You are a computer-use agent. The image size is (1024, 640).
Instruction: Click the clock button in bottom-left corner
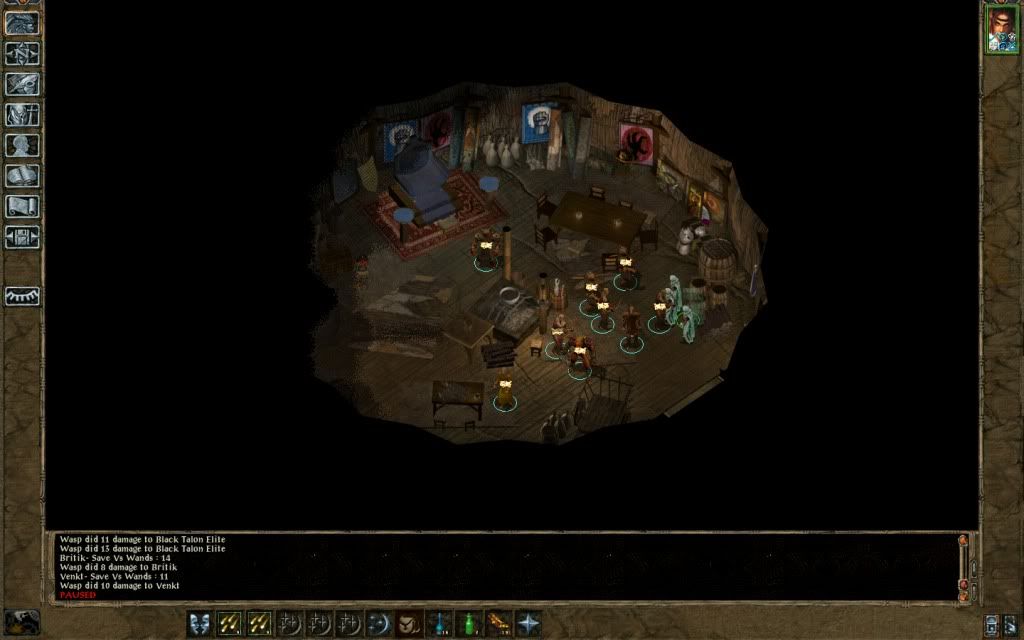click(22, 621)
